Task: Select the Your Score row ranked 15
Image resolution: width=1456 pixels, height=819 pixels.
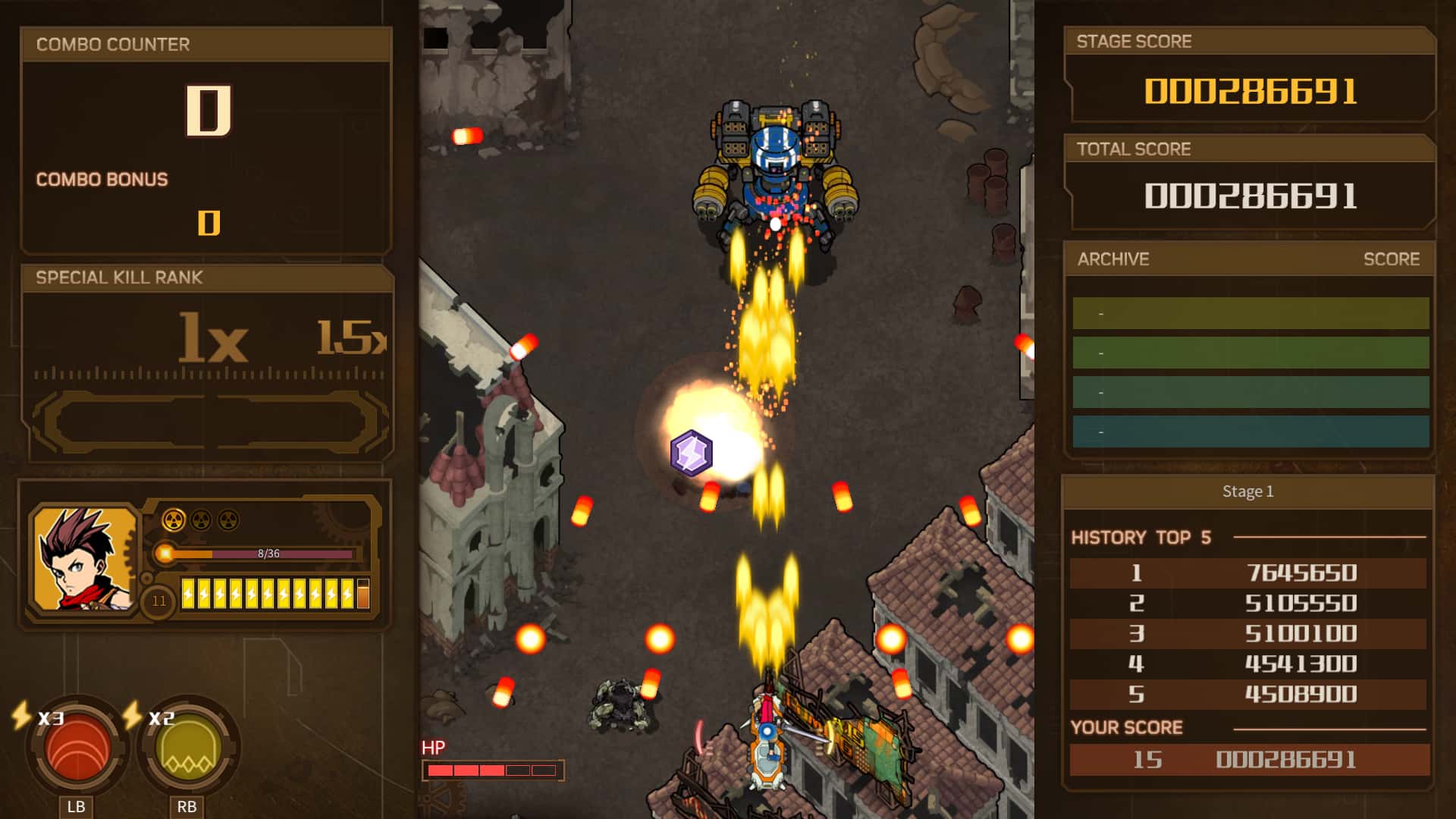Action: (x=1249, y=760)
